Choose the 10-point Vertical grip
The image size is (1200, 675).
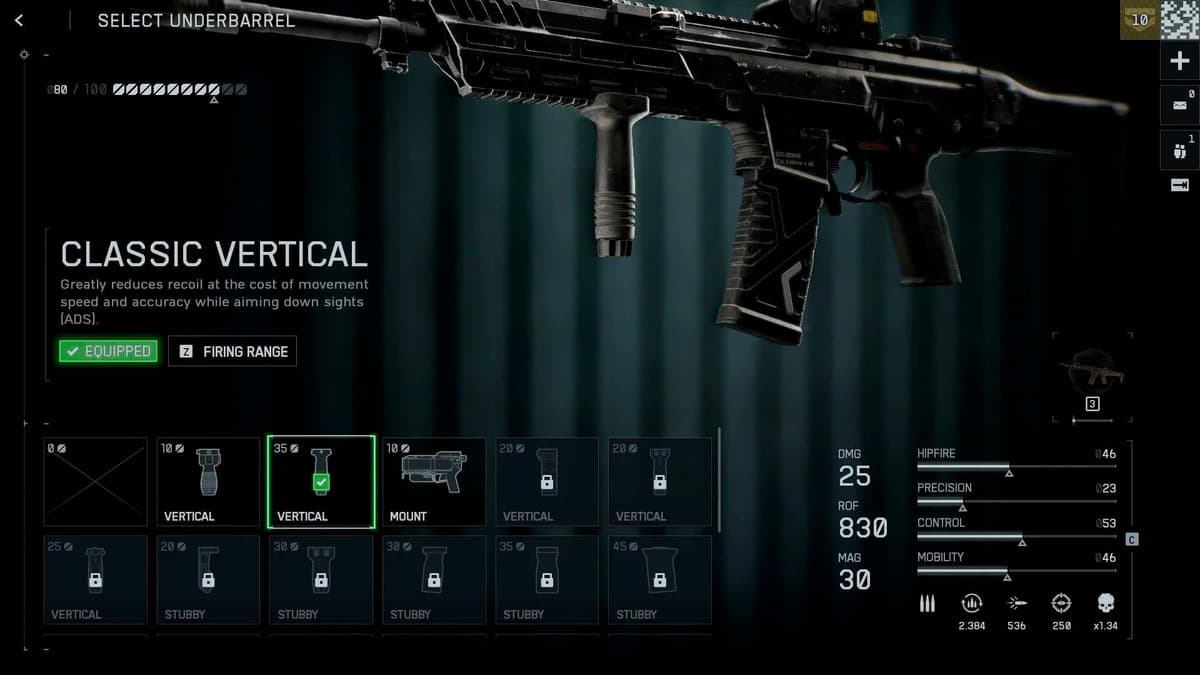[x=208, y=482]
